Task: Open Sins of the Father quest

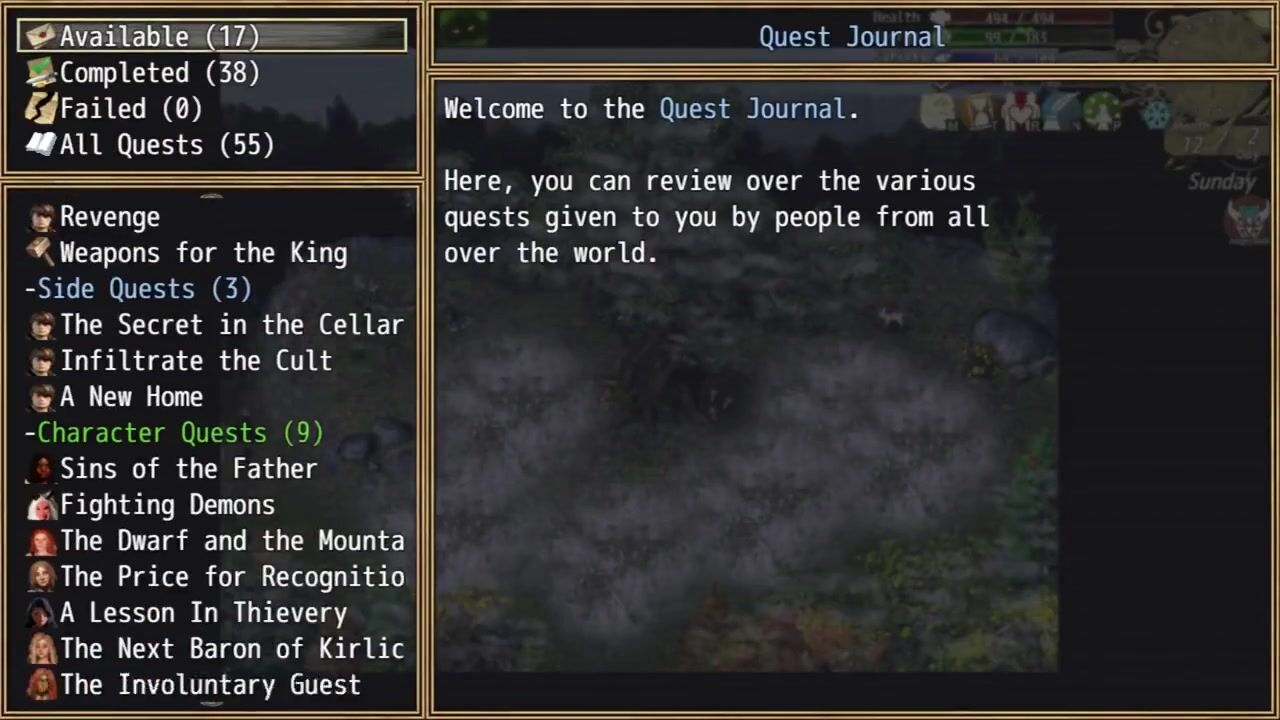Action: (188, 469)
